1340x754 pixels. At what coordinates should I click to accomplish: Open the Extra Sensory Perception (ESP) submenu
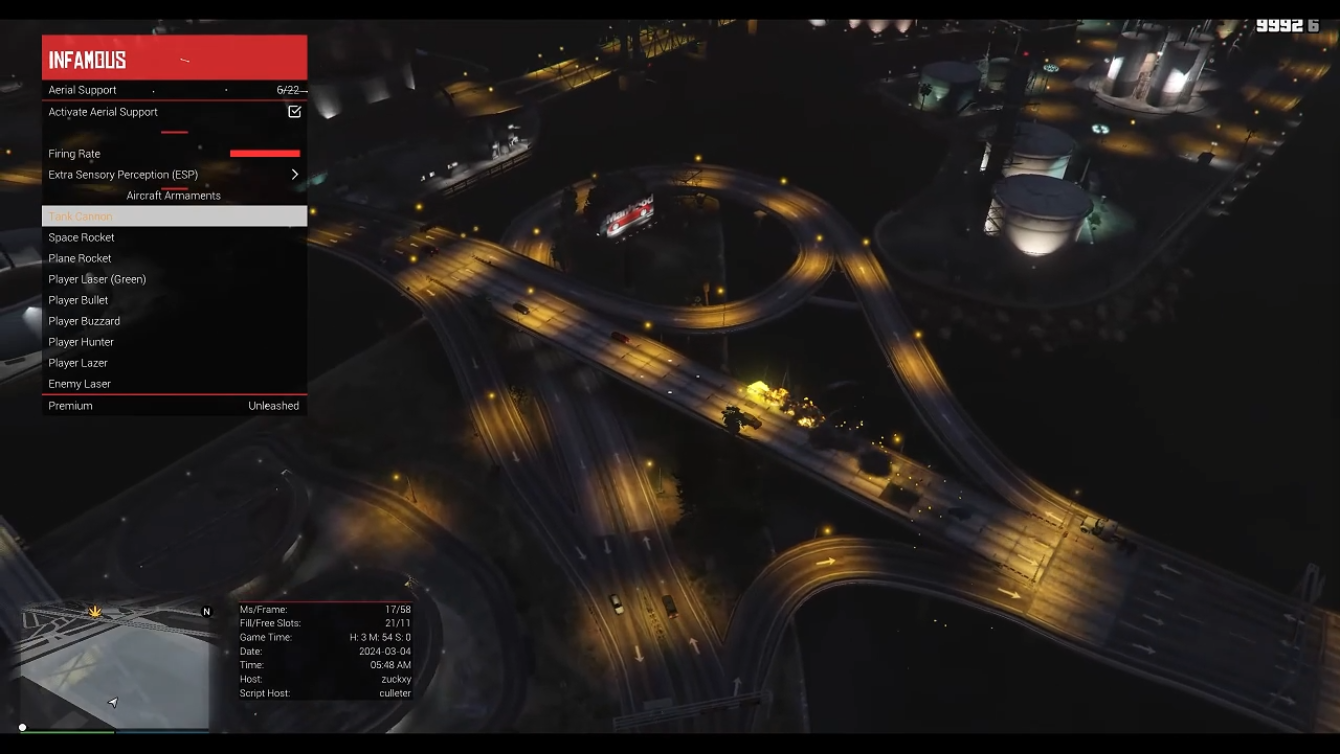(x=174, y=175)
